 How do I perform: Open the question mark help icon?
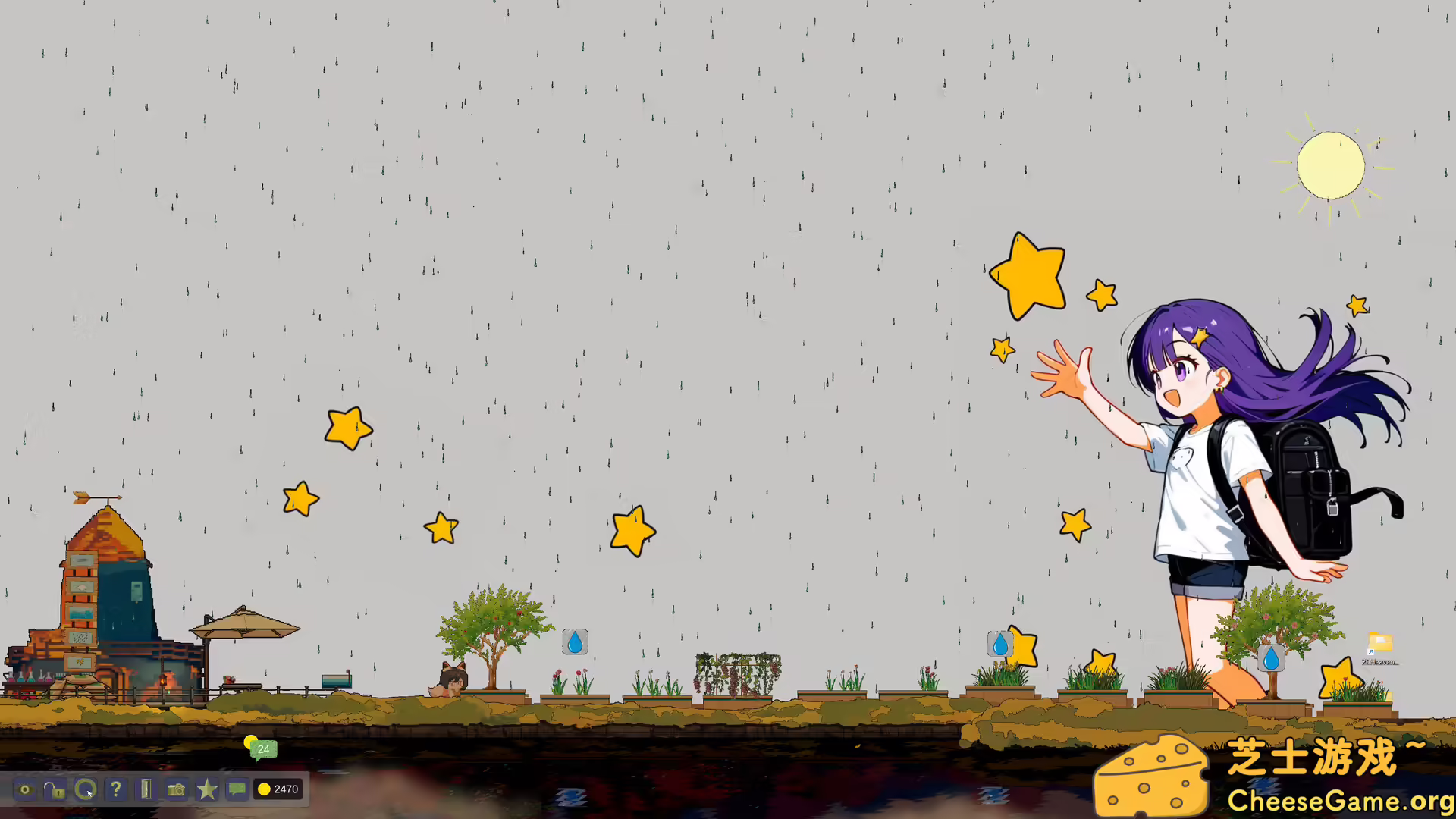tap(115, 789)
